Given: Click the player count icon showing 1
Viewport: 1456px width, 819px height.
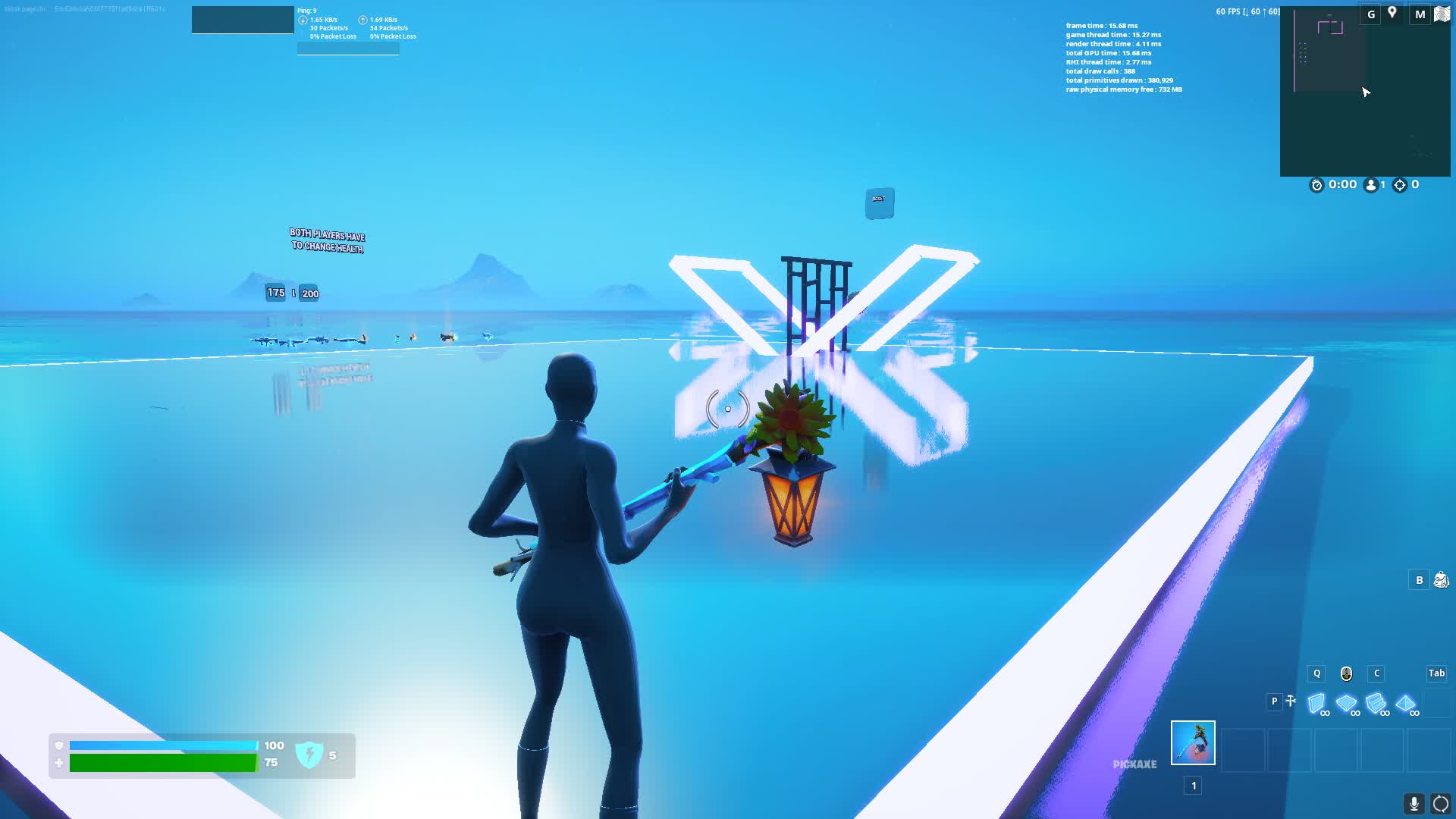Looking at the screenshot, I should pos(1371,184).
